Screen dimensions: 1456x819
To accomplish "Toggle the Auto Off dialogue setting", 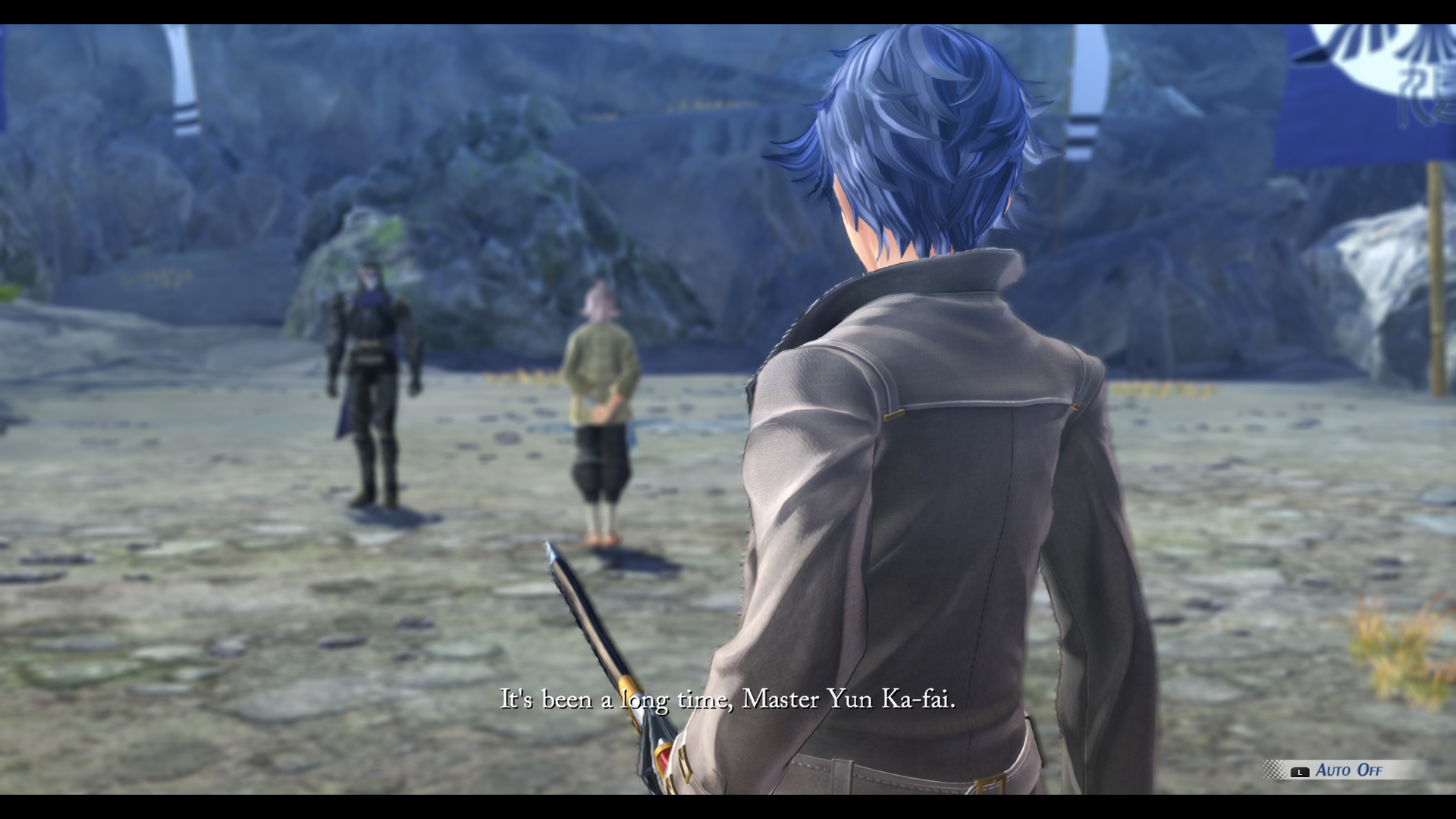I will pos(1348,770).
